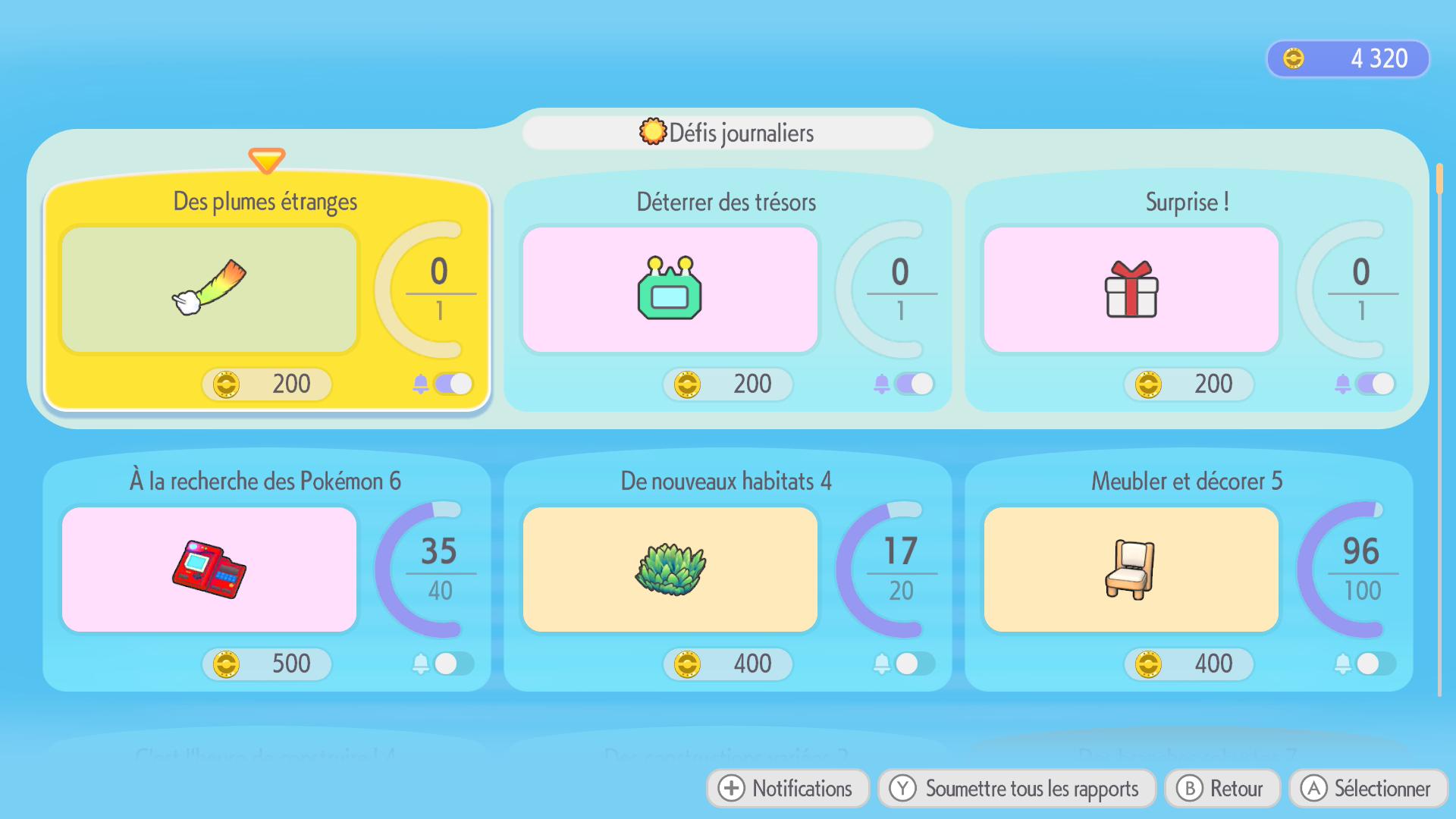Toggle notification for Déterrer des trésors
Viewport: 1456px width, 819px height.
click(914, 384)
